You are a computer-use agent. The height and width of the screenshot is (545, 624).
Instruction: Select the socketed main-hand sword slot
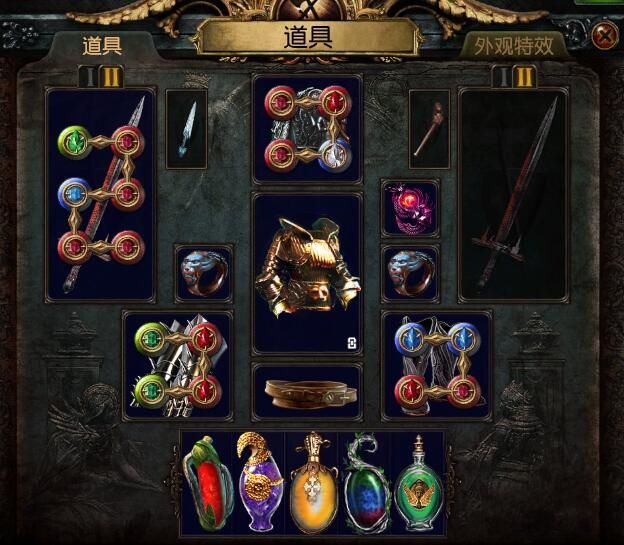click(100, 193)
